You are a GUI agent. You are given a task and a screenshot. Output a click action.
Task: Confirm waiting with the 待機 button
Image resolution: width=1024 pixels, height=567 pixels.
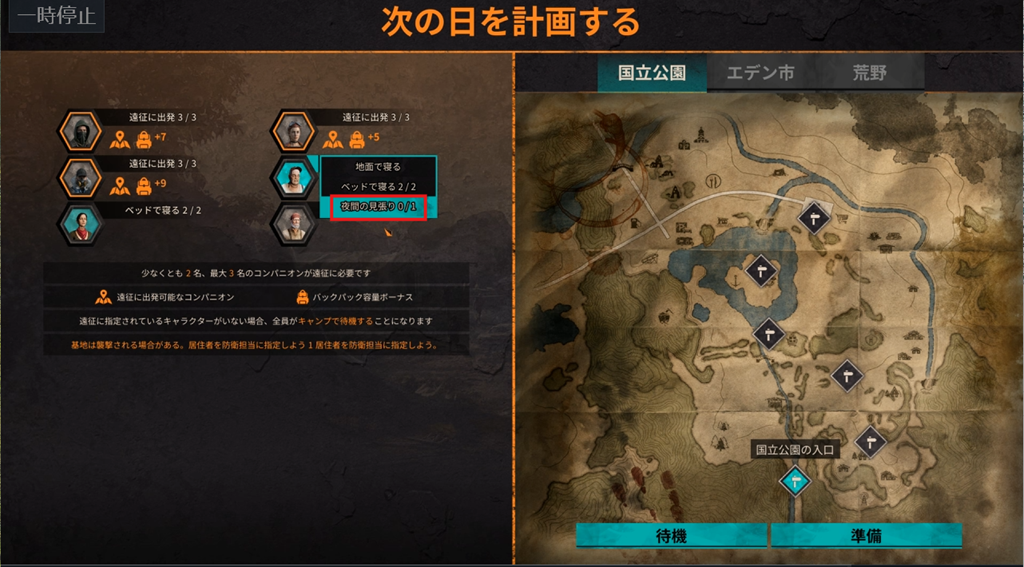click(x=670, y=536)
